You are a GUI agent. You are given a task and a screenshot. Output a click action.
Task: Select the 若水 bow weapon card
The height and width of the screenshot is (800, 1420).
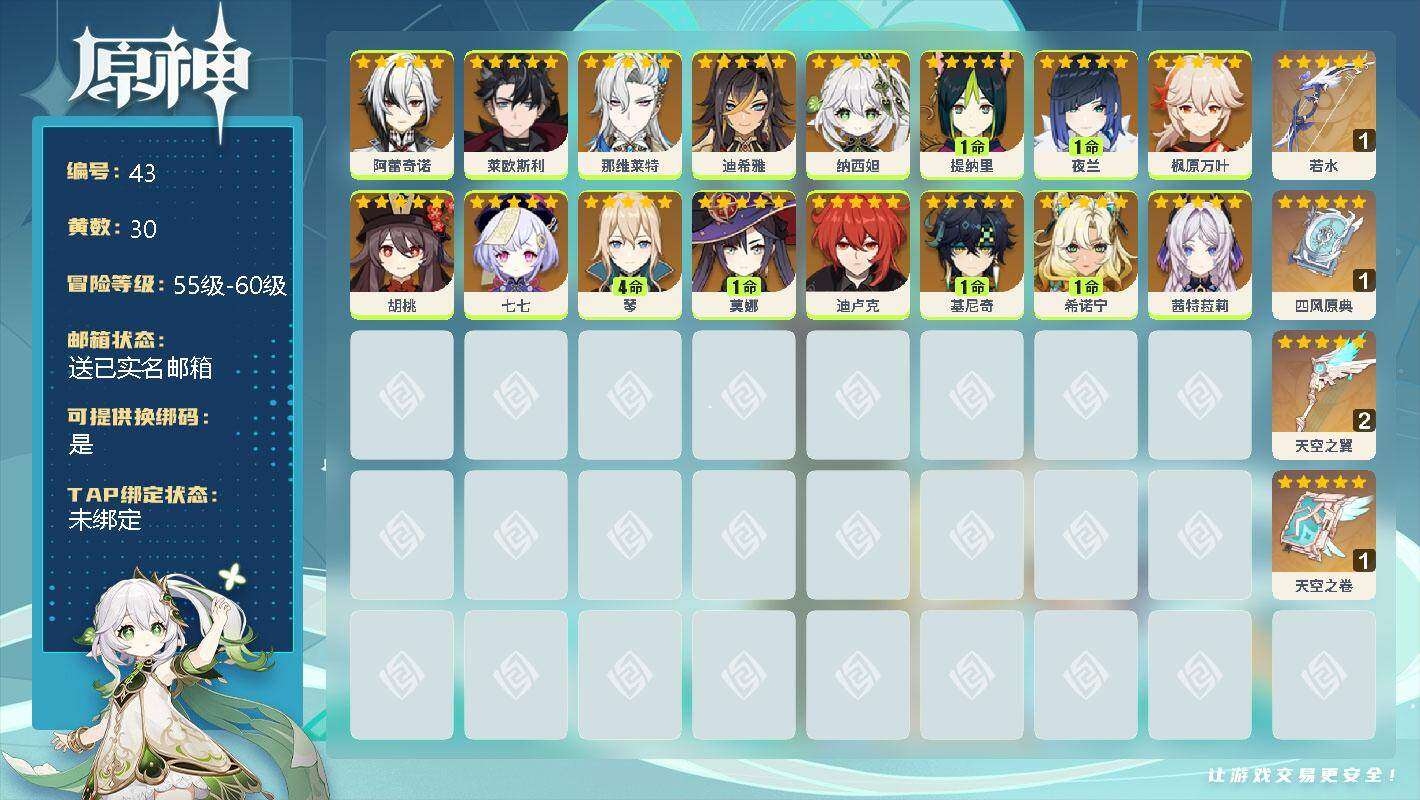(1323, 114)
